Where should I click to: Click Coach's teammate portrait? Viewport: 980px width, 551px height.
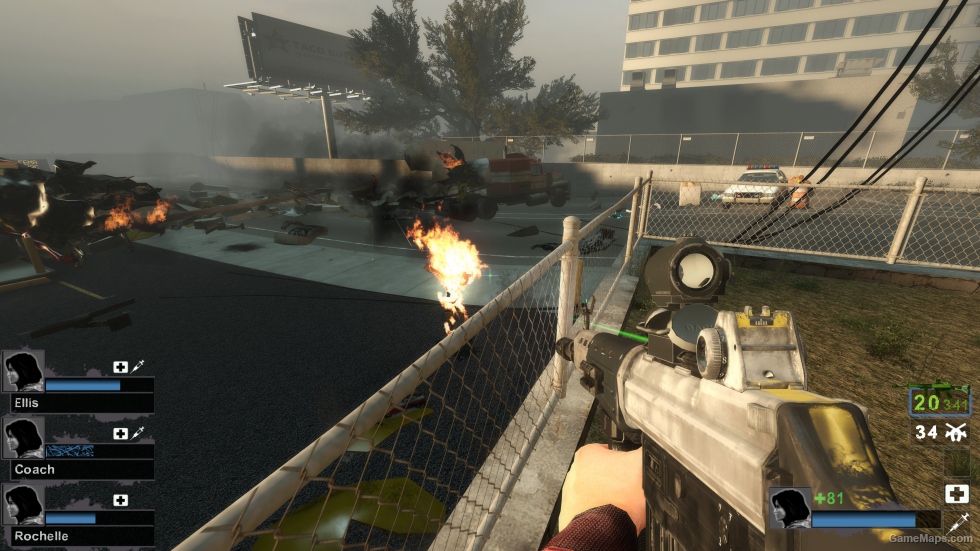pyautogui.click(x=23, y=438)
